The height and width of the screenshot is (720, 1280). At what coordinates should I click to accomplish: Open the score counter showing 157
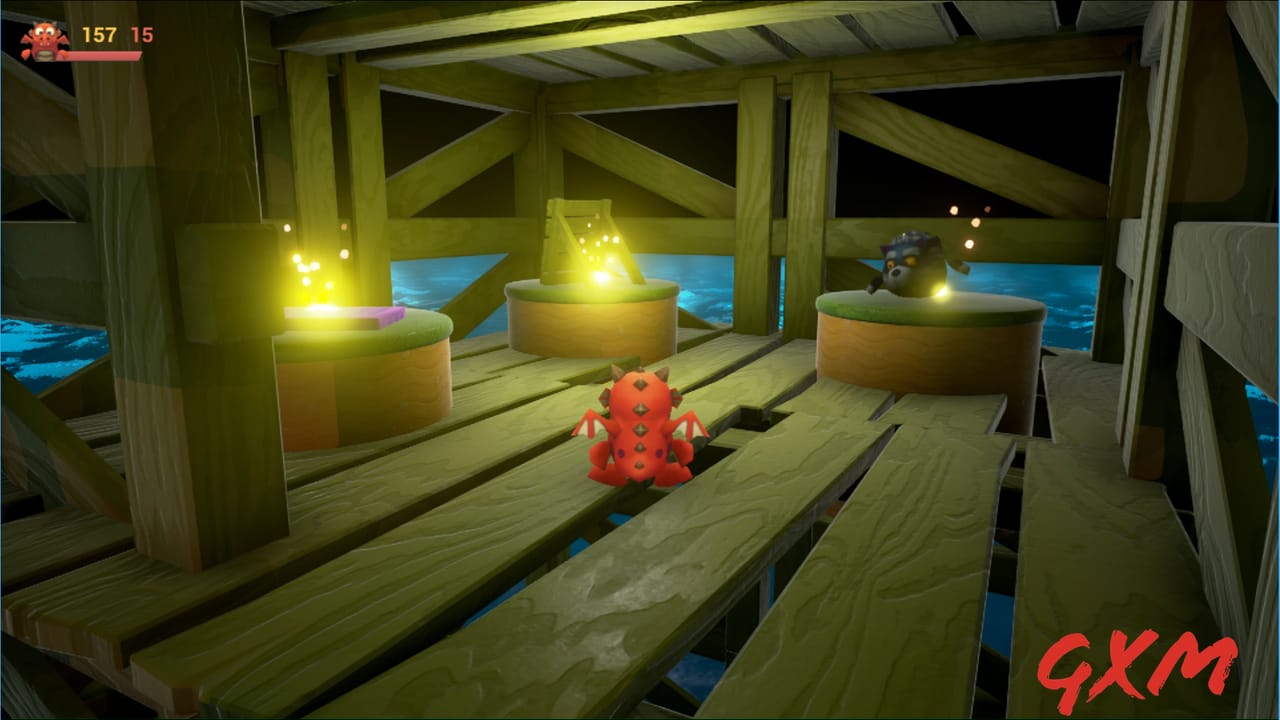click(x=100, y=35)
